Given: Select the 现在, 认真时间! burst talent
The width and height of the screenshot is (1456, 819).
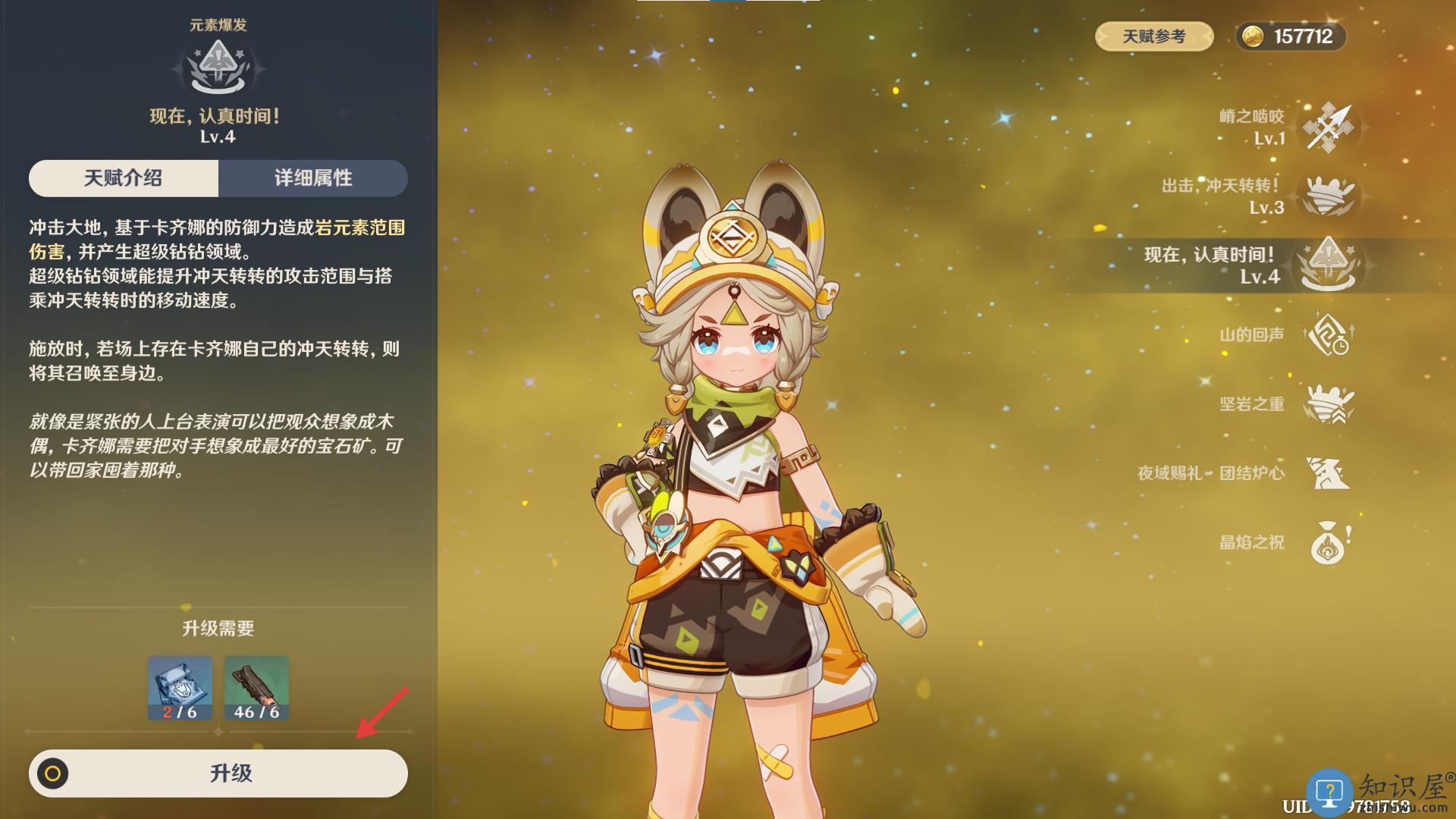Looking at the screenshot, I should (1328, 265).
